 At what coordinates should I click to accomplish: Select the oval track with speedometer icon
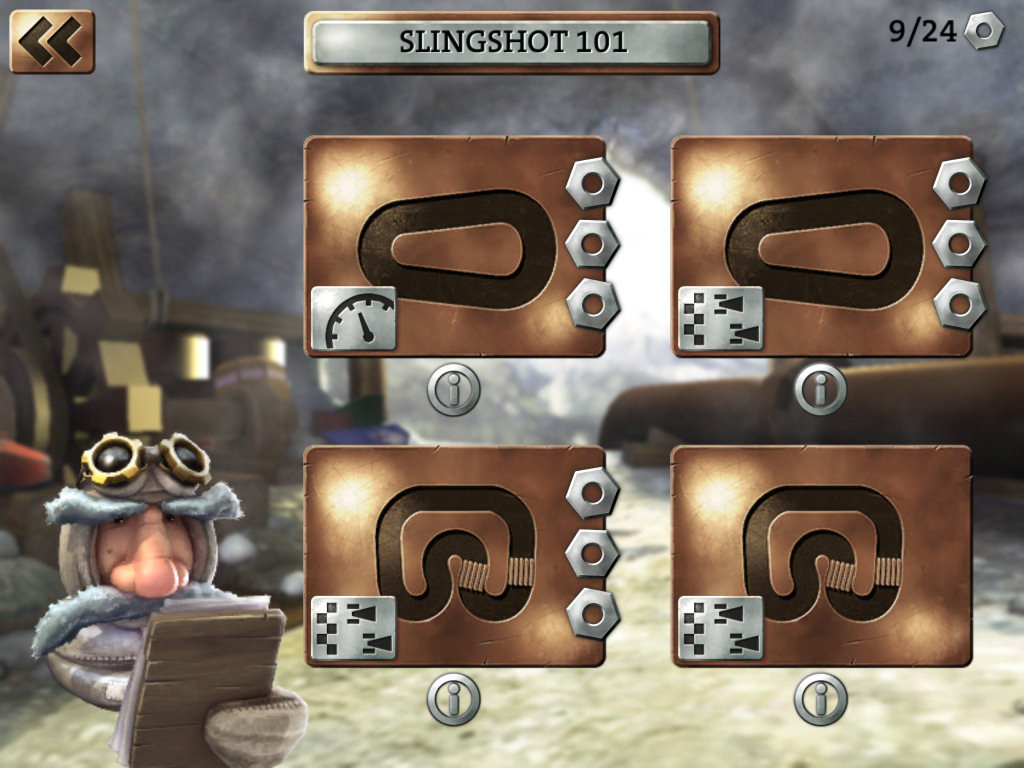click(455, 247)
